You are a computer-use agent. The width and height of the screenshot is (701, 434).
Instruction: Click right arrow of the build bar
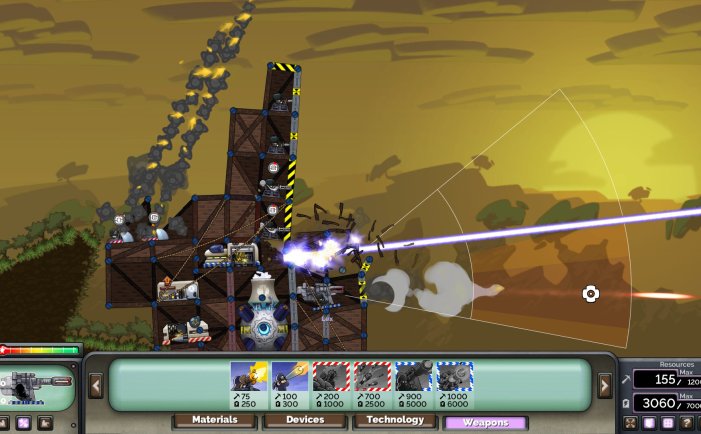pos(604,385)
